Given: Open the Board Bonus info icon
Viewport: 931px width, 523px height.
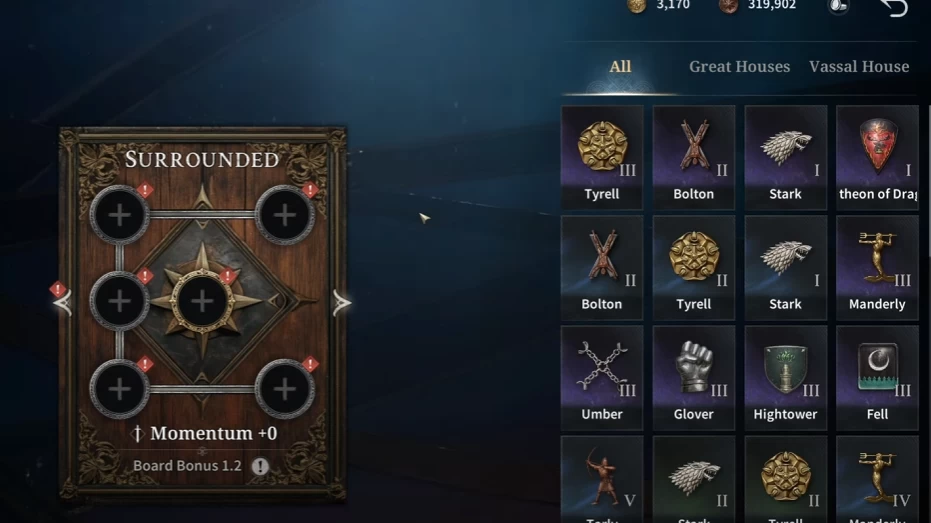Looking at the screenshot, I should tap(260, 466).
